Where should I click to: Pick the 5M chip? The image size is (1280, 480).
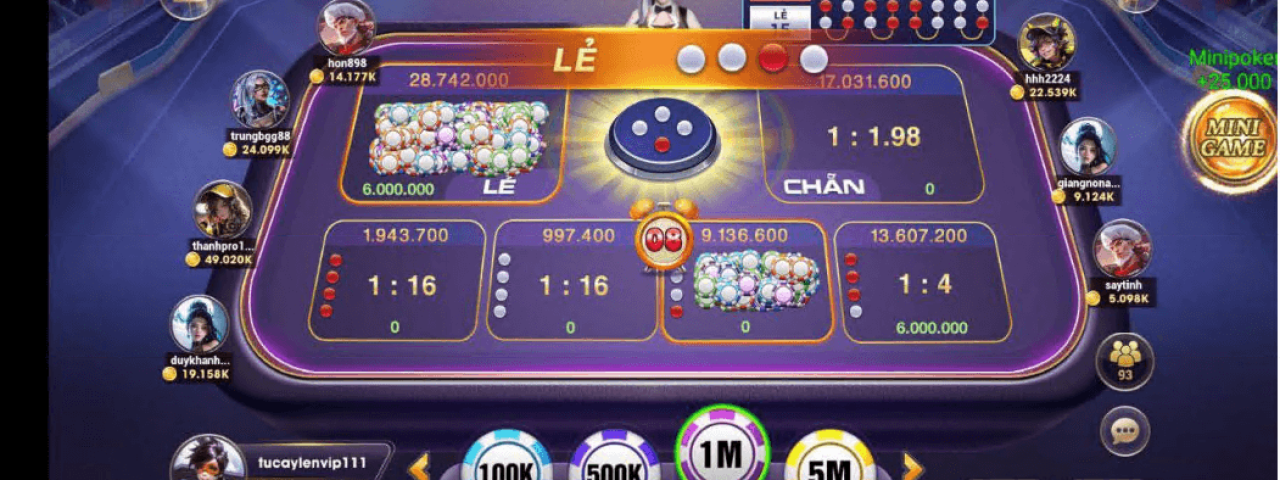(x=829, y=460)
